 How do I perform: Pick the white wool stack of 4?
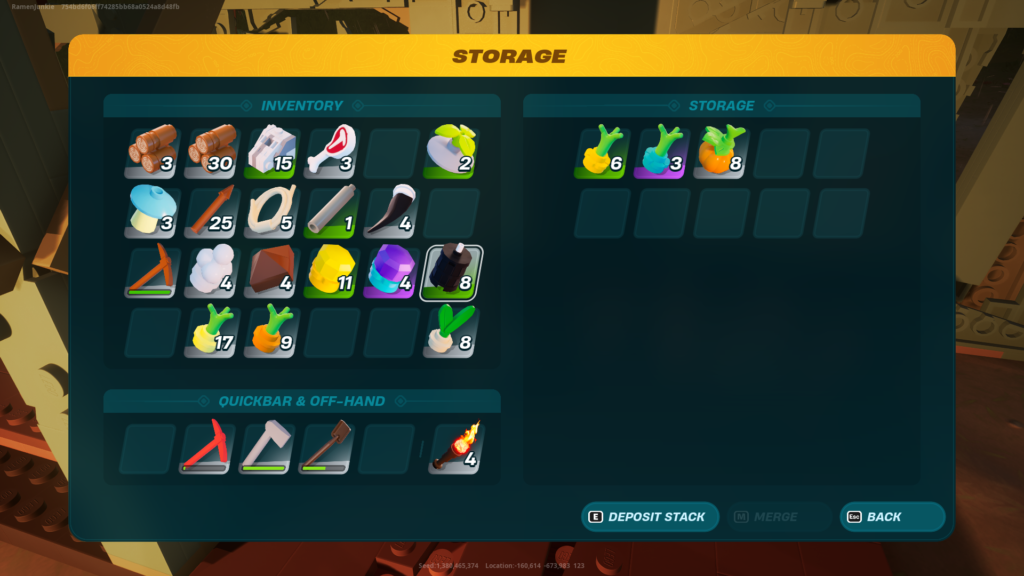tap(212, 272)
